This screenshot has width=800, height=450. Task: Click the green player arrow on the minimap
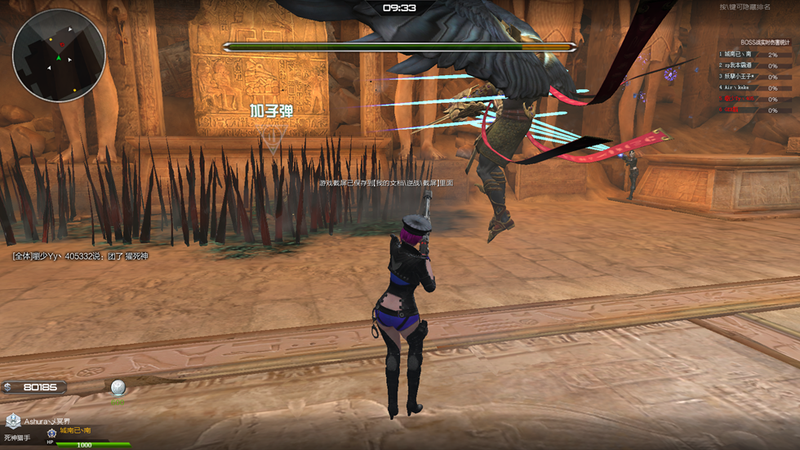click(59, 58)
